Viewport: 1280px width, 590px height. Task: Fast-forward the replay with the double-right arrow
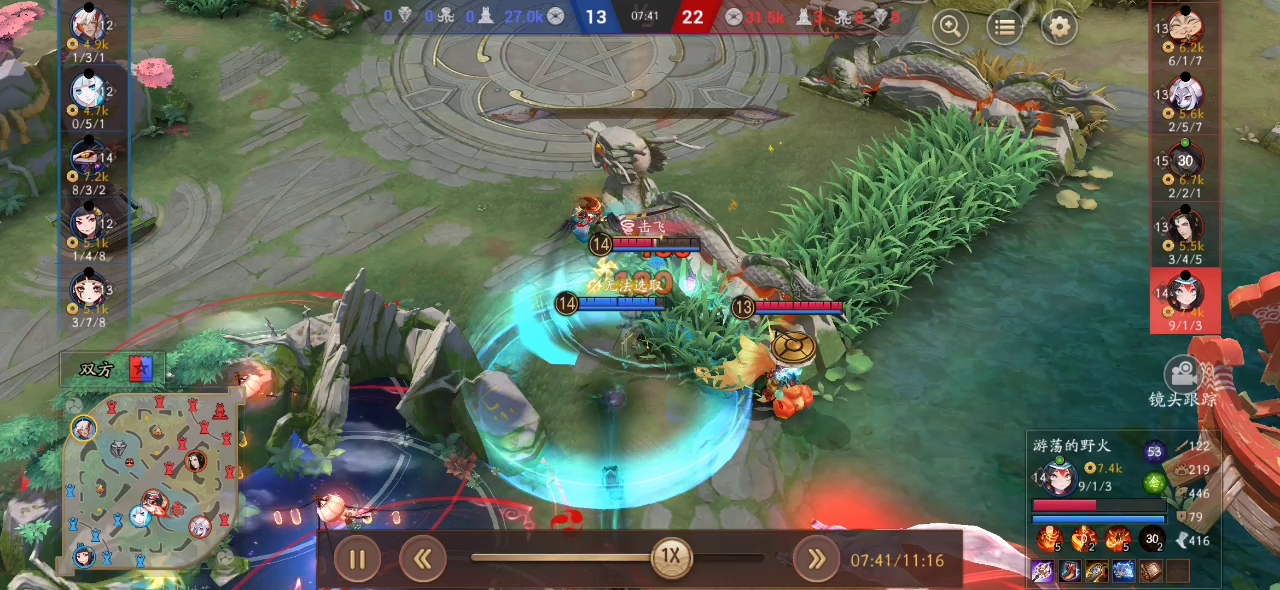816,559
